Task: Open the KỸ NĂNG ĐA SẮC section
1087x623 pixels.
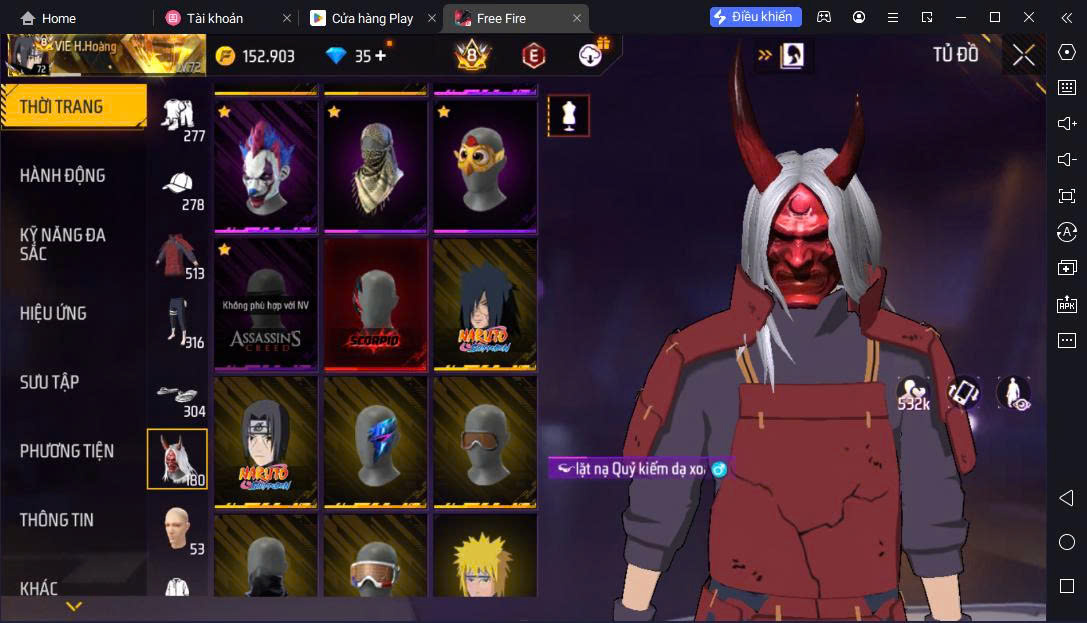Action: [x=63, y=244]
